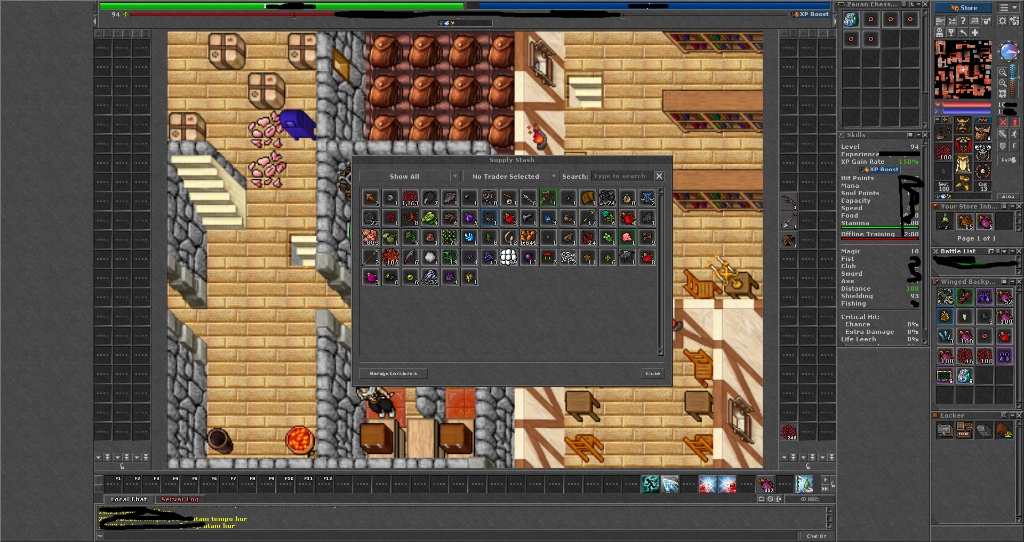Open the Store button
1024x542 pixels.
(964, 8)
